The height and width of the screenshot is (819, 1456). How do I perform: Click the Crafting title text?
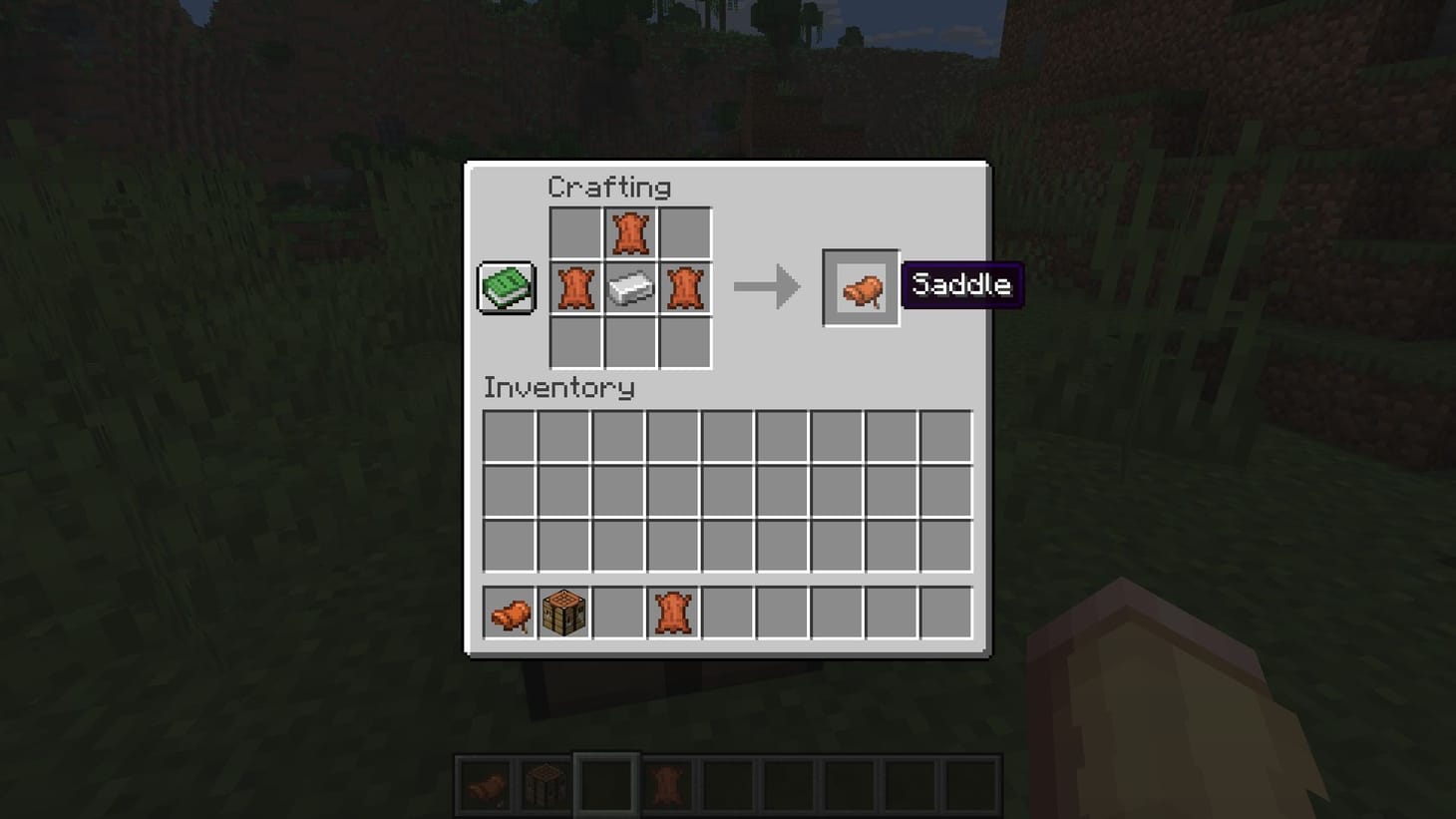coord(610,187)
